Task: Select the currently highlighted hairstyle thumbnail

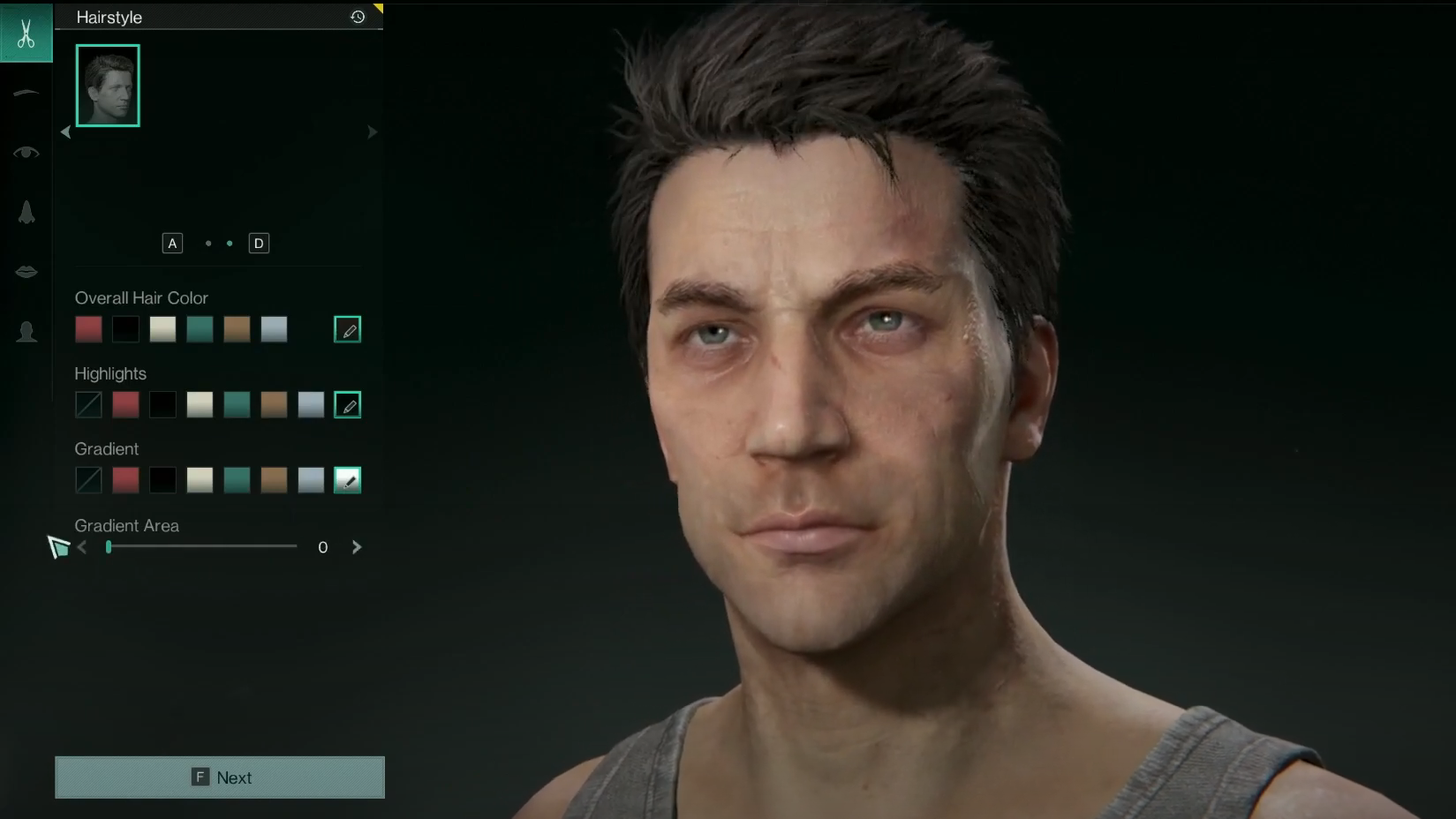Action: [x=107, y=85]
